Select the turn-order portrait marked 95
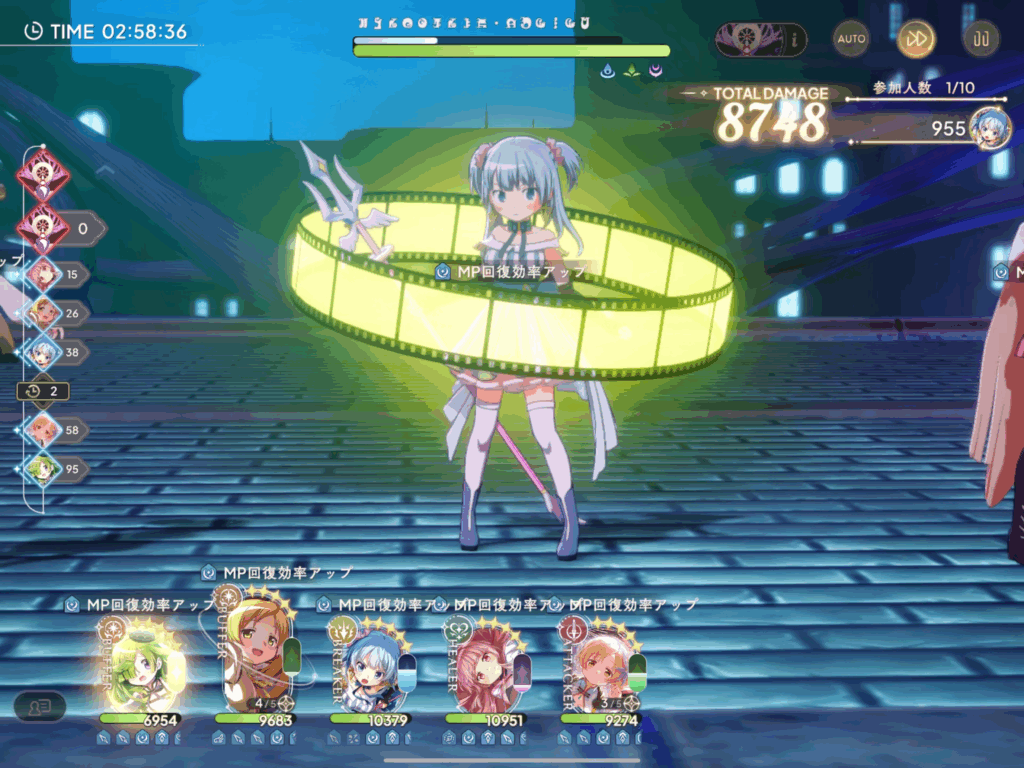 pyautogui.click(x=43, y=469)
